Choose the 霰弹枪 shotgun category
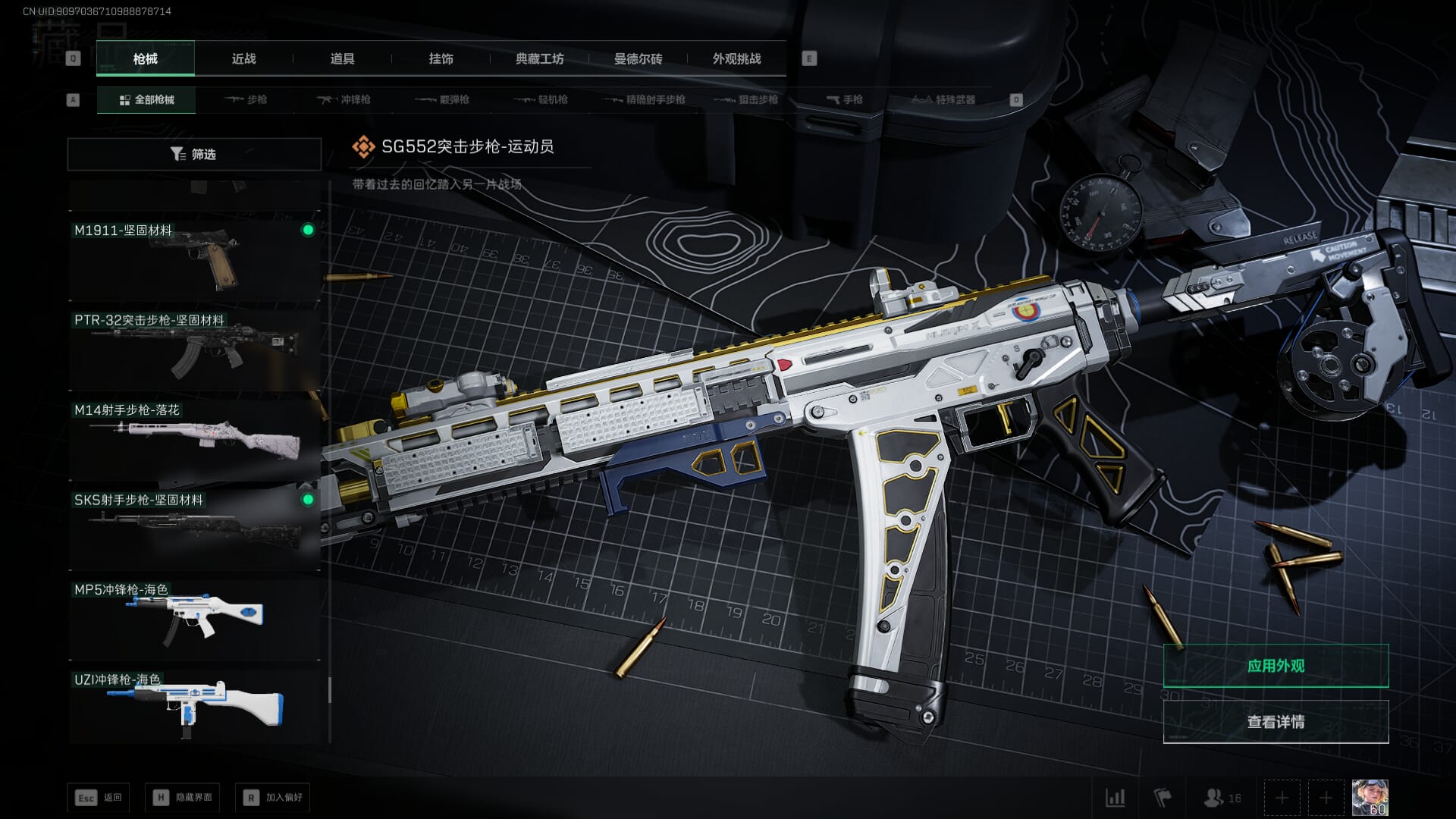Image resolution: width=1456 pixels, height=819 pixels. point(443,99)
